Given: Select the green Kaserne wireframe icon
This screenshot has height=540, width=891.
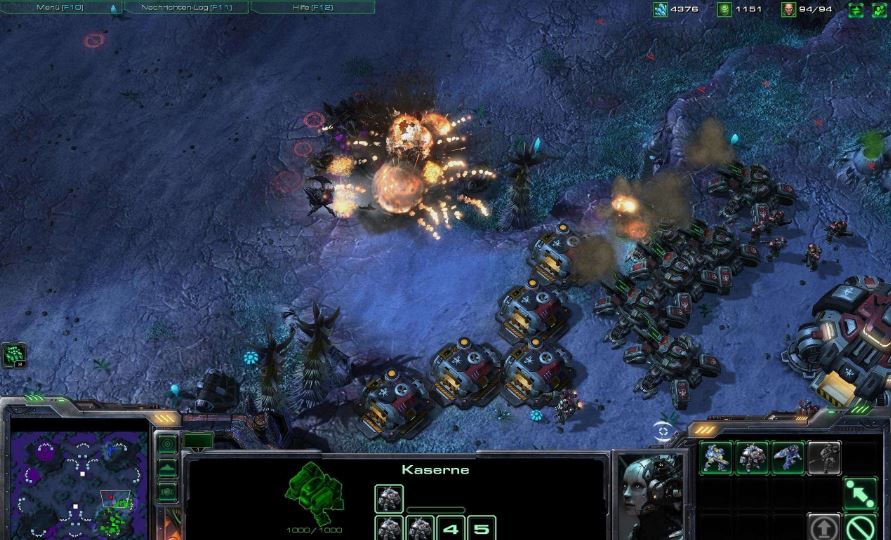Looking at the screenshot, I should (315, 490).
